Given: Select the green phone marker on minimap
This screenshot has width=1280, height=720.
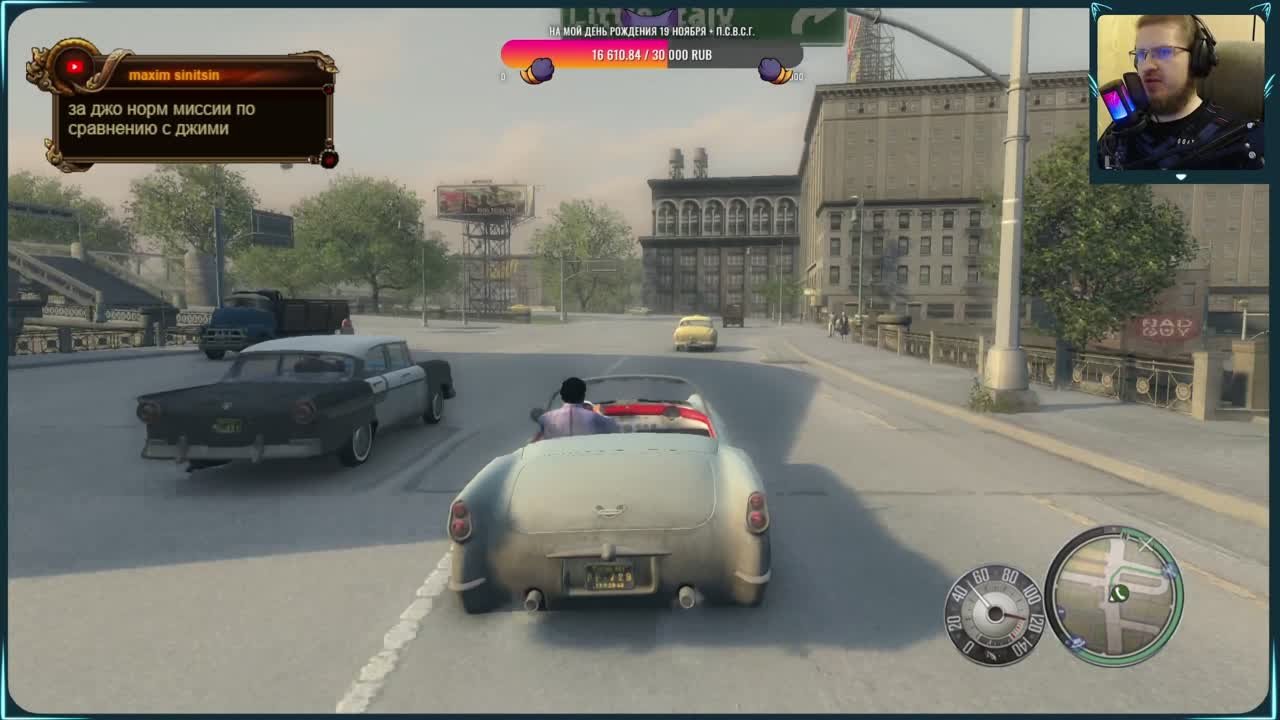Looking at the screenshot, I should coord(1118,594).
